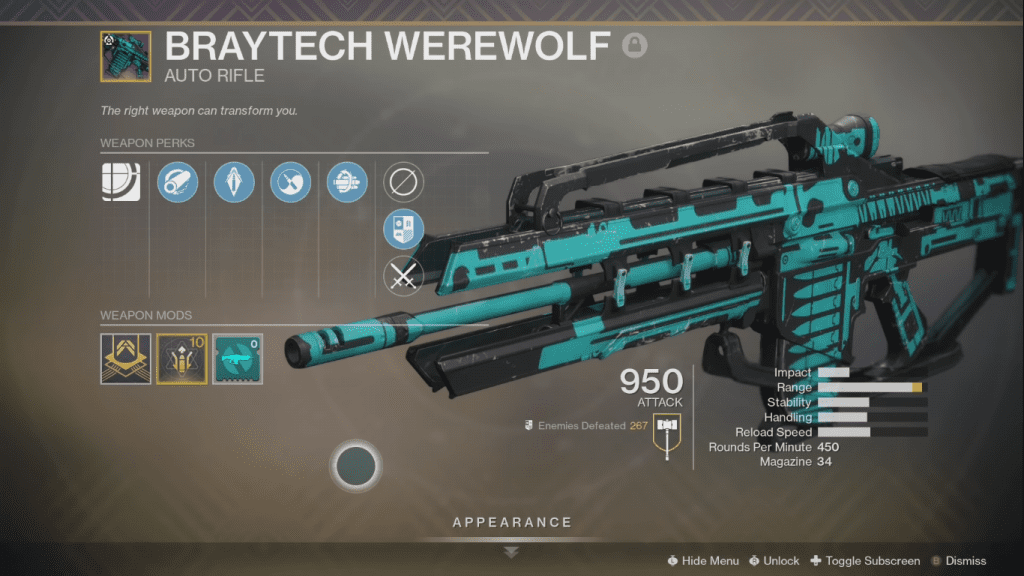Open the gold-bordered weapon mod slot

coord(181,359)
